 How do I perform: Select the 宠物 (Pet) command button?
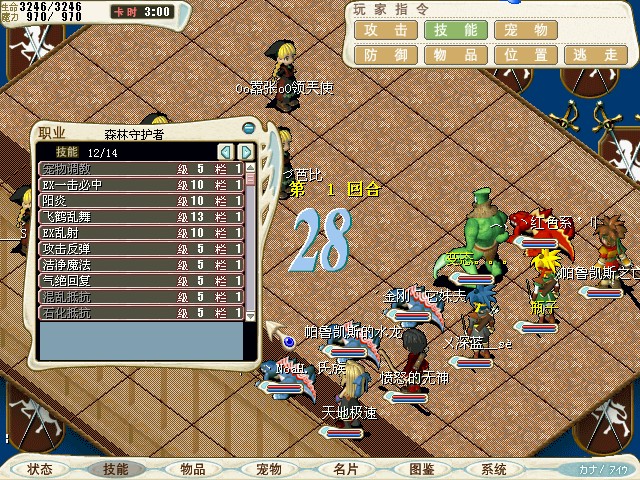pos(525,30)
